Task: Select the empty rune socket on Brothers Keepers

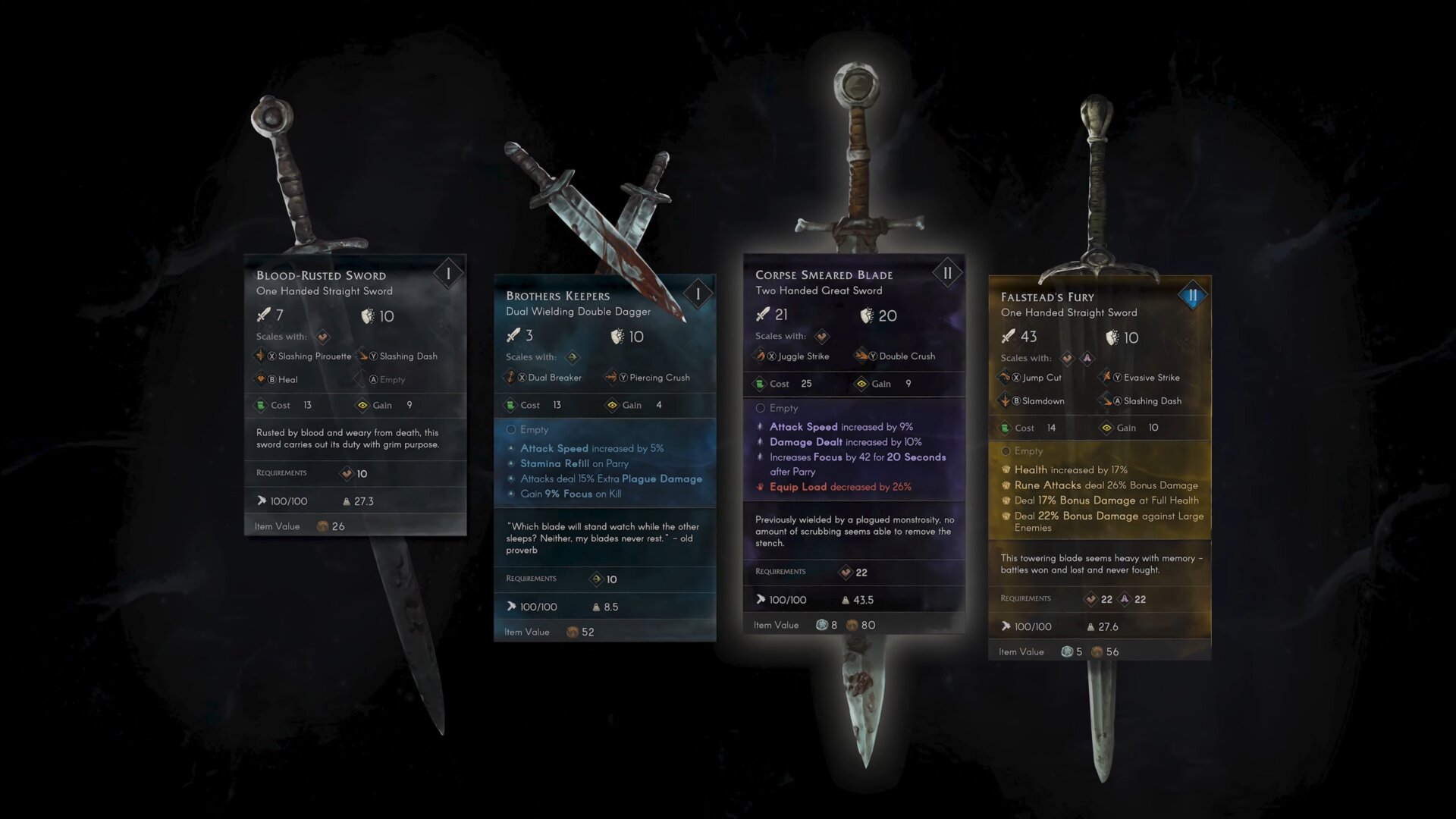Action: [x=511, y=429]
